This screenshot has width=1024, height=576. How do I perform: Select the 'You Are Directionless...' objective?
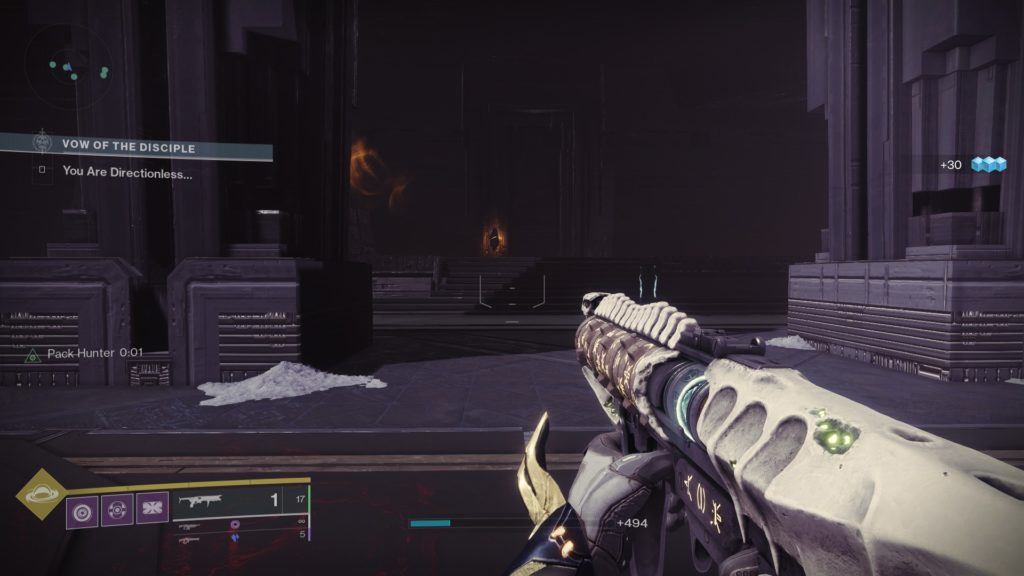tap(127, 171)
